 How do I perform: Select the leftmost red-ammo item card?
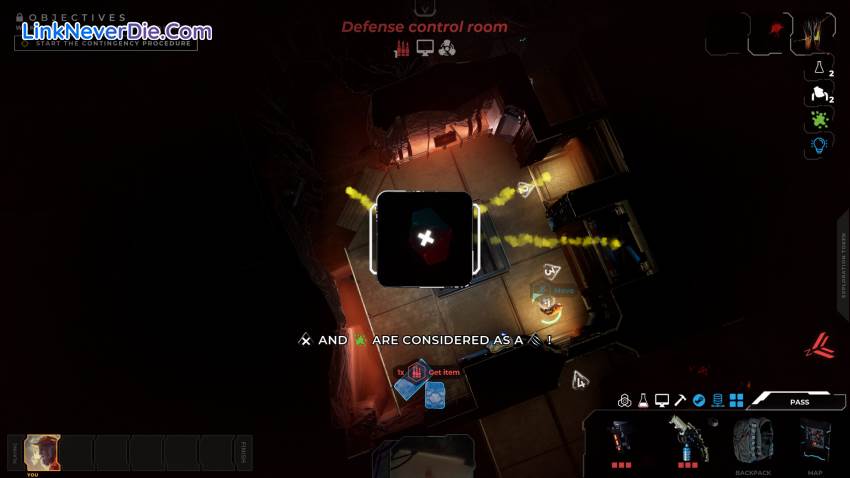coord(621,440)
